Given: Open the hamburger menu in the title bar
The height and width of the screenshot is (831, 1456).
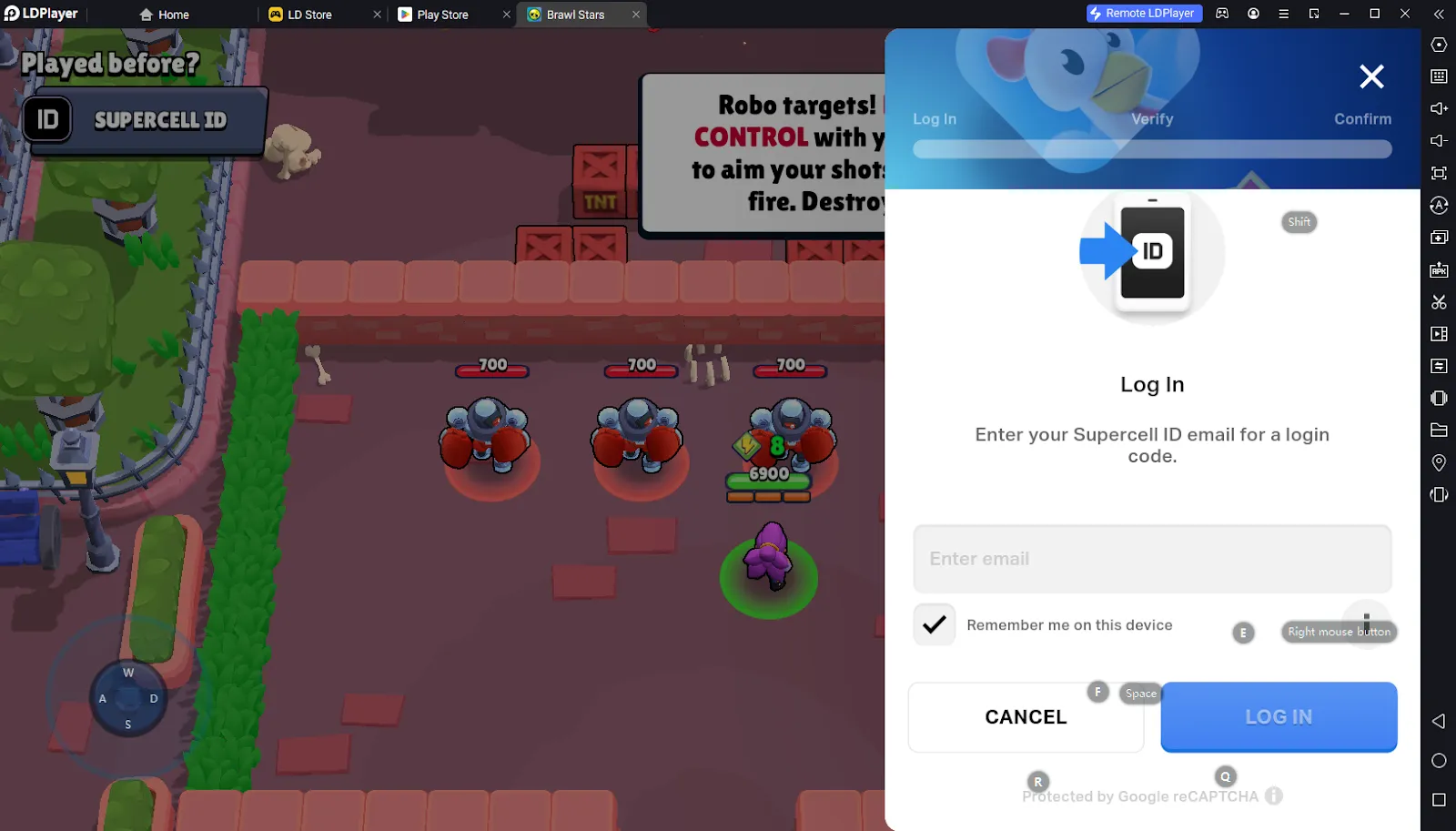Looking at the screenshot, I should tap(1284, 14).
